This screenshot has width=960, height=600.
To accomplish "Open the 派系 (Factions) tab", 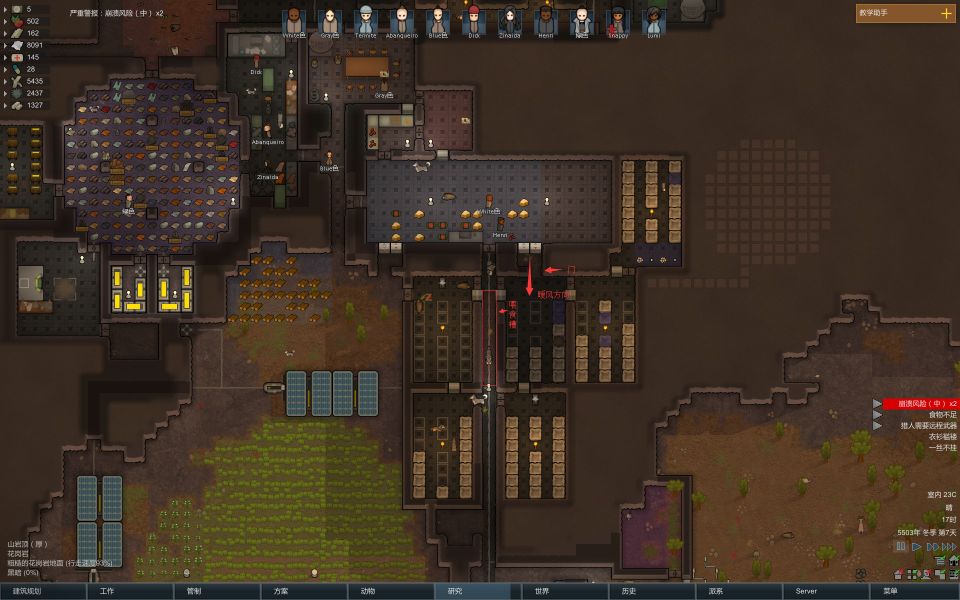I will point(716,591).
